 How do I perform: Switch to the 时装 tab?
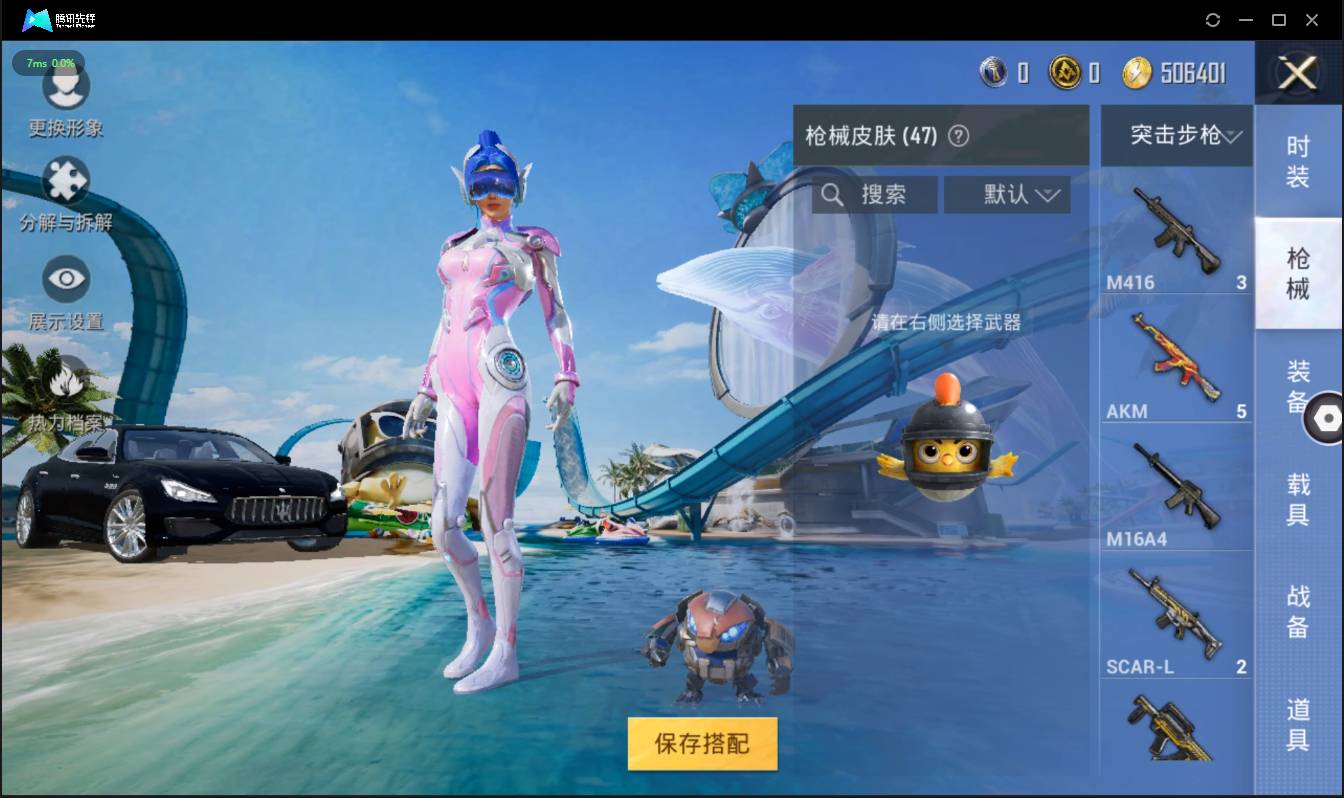1297,160
